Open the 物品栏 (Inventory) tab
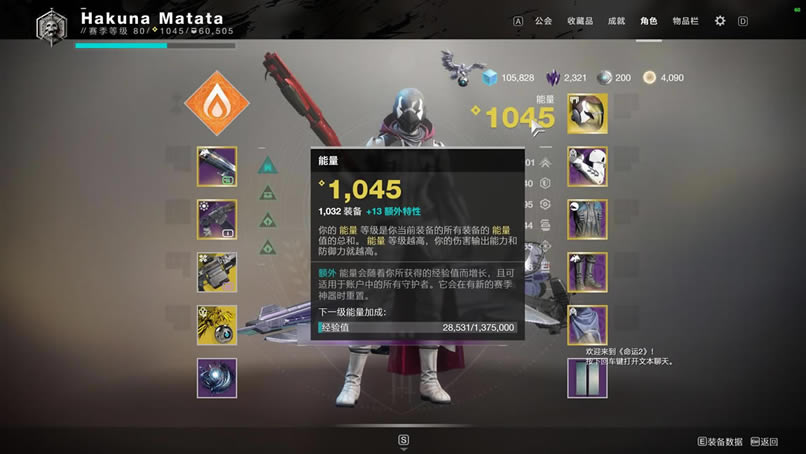The height and width of the screenshot is (454, 806). point(685,20)
